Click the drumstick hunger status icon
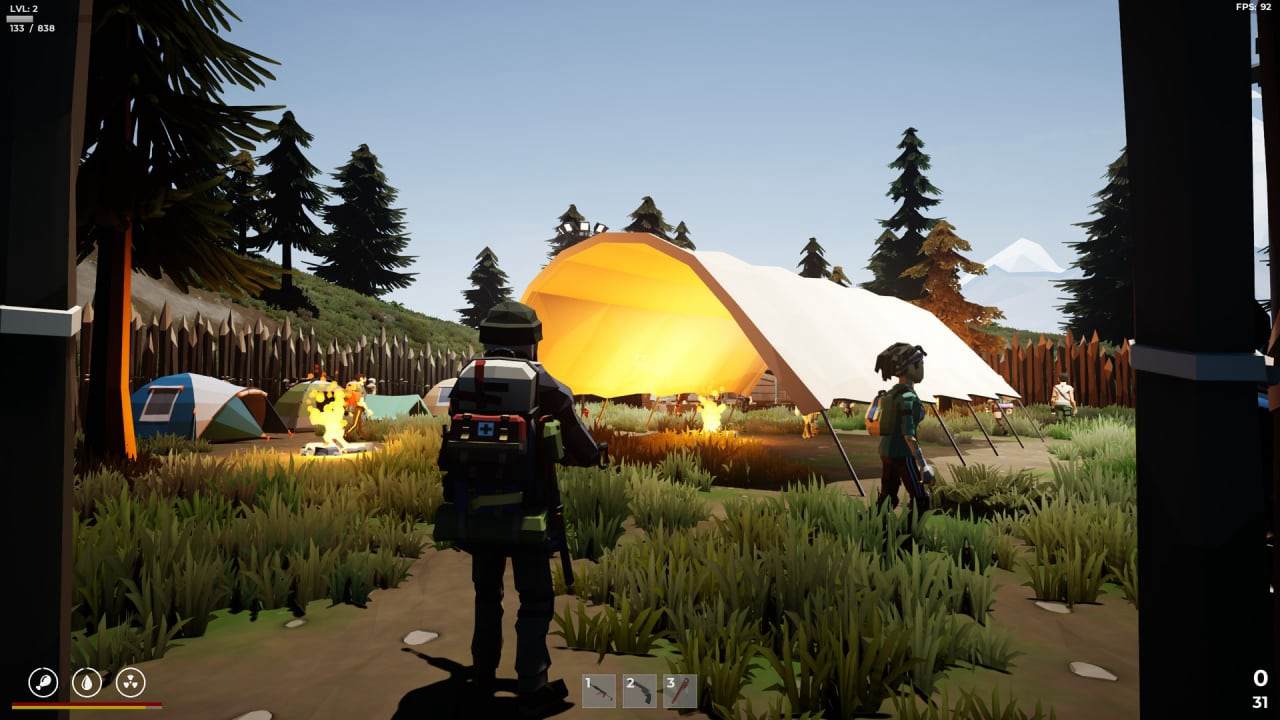 43,680
